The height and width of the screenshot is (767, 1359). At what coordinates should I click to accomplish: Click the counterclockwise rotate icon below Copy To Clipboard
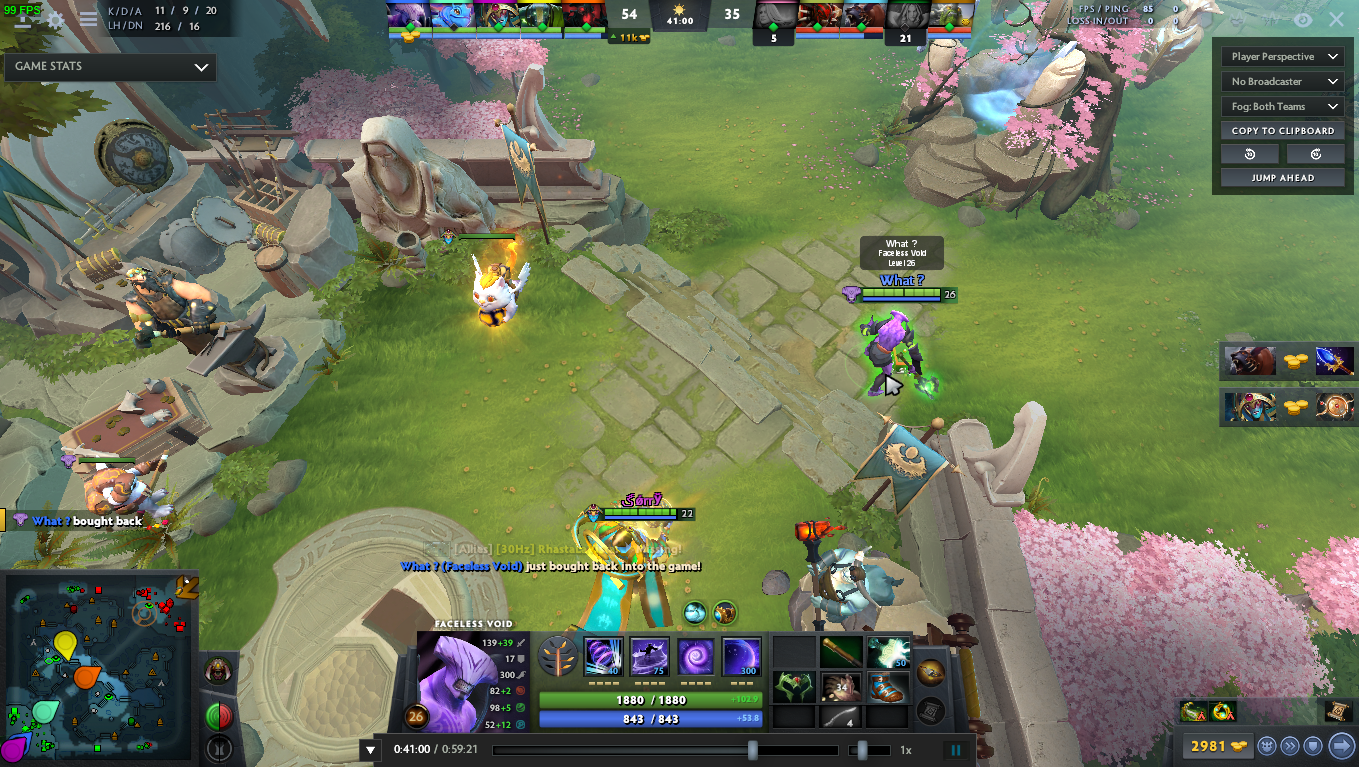1249,153
